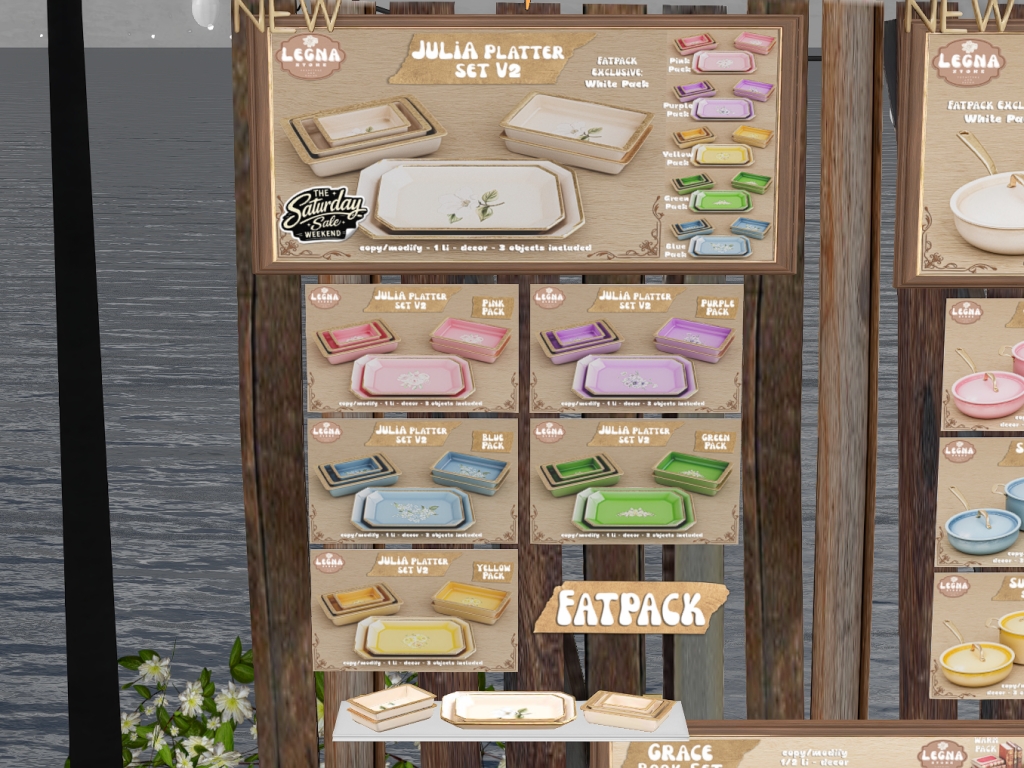Pick the Blue Pack platter set vendor
1024x768 pixels.
pyautogui.click(x=412, y=481)
